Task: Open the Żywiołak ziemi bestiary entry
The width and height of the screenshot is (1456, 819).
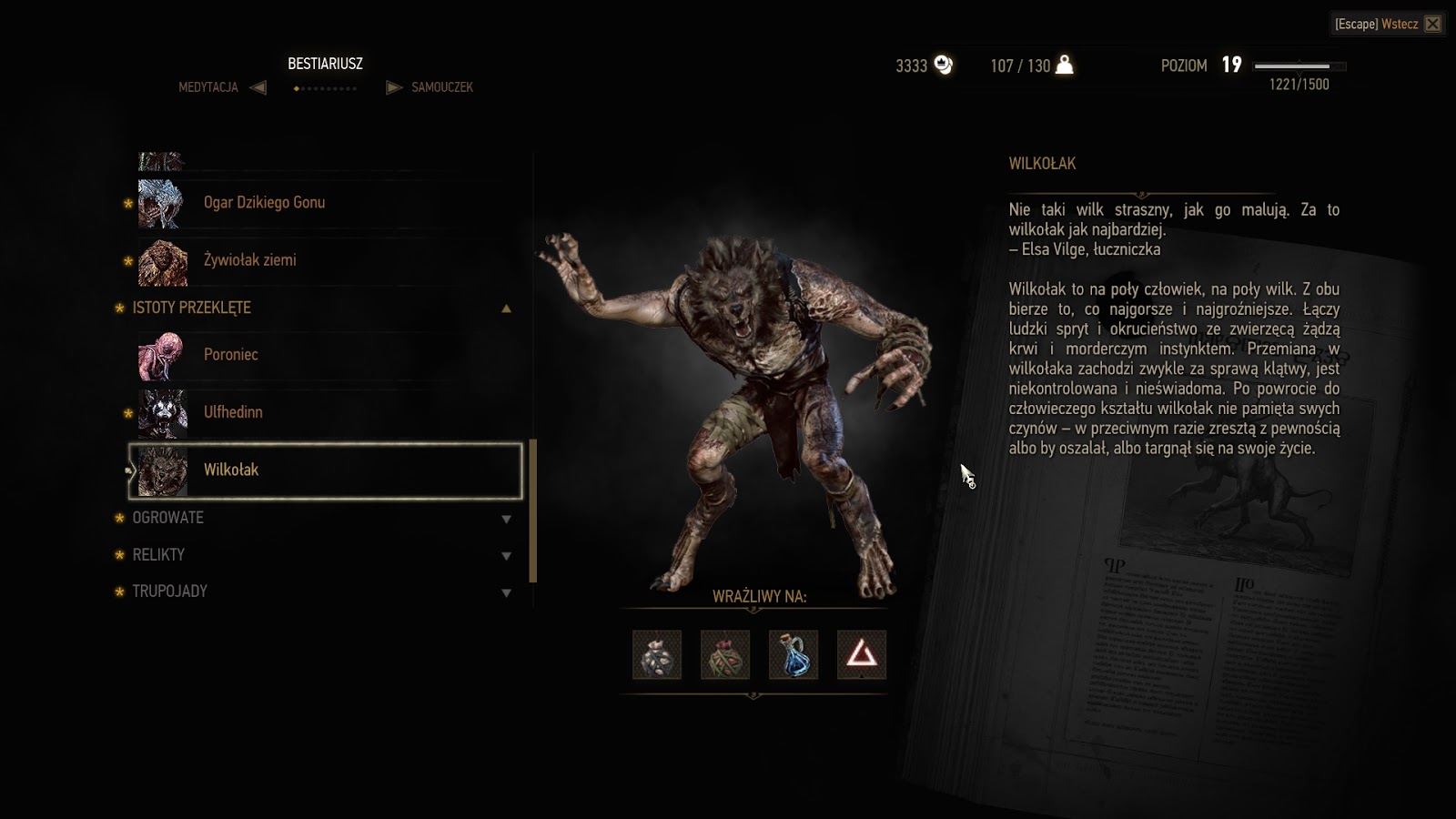Action: click(249, 260)
